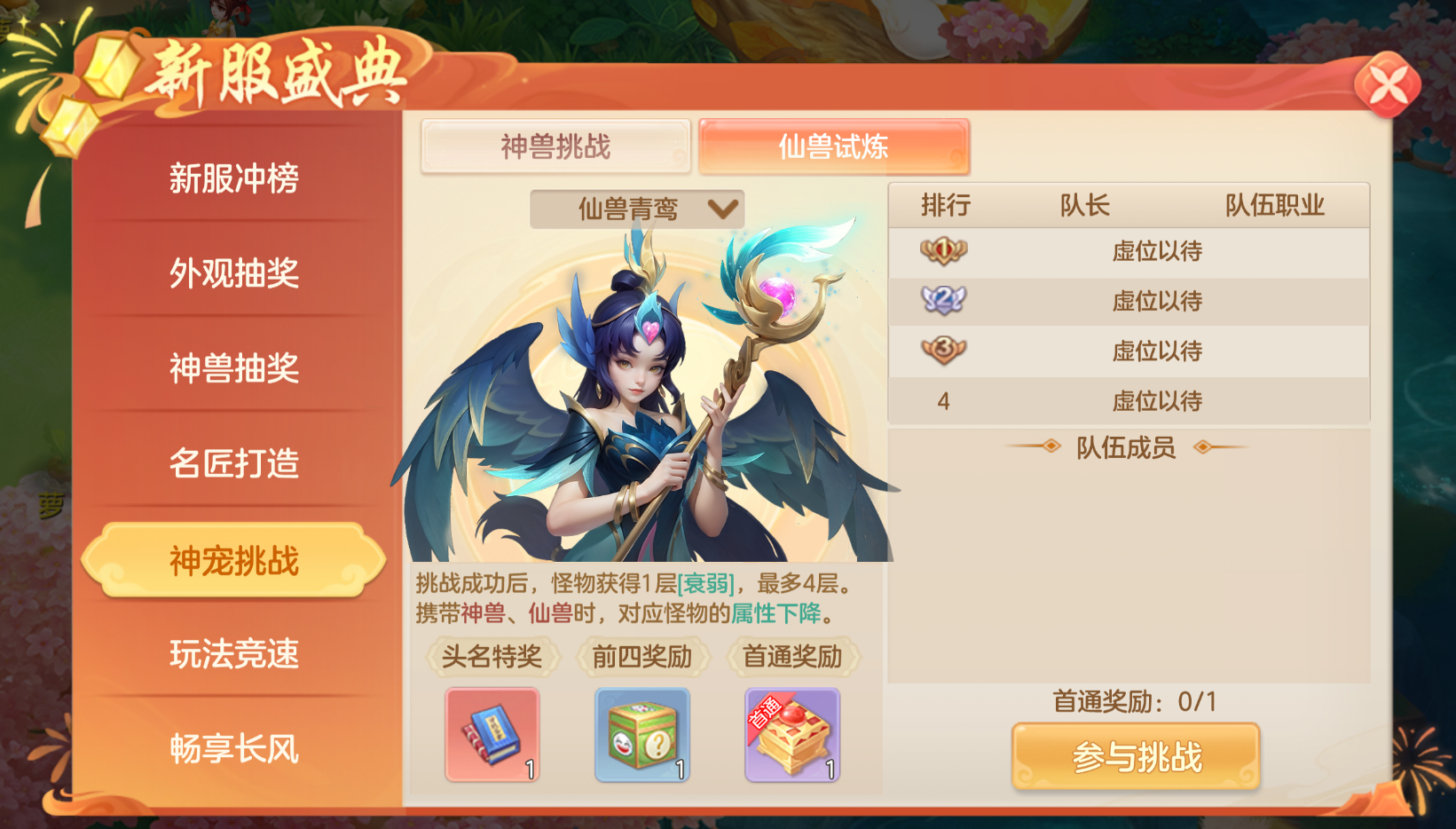Switch to the 神兽挑战 tab
Screen dimensions: 1456x829
point(556,146)
